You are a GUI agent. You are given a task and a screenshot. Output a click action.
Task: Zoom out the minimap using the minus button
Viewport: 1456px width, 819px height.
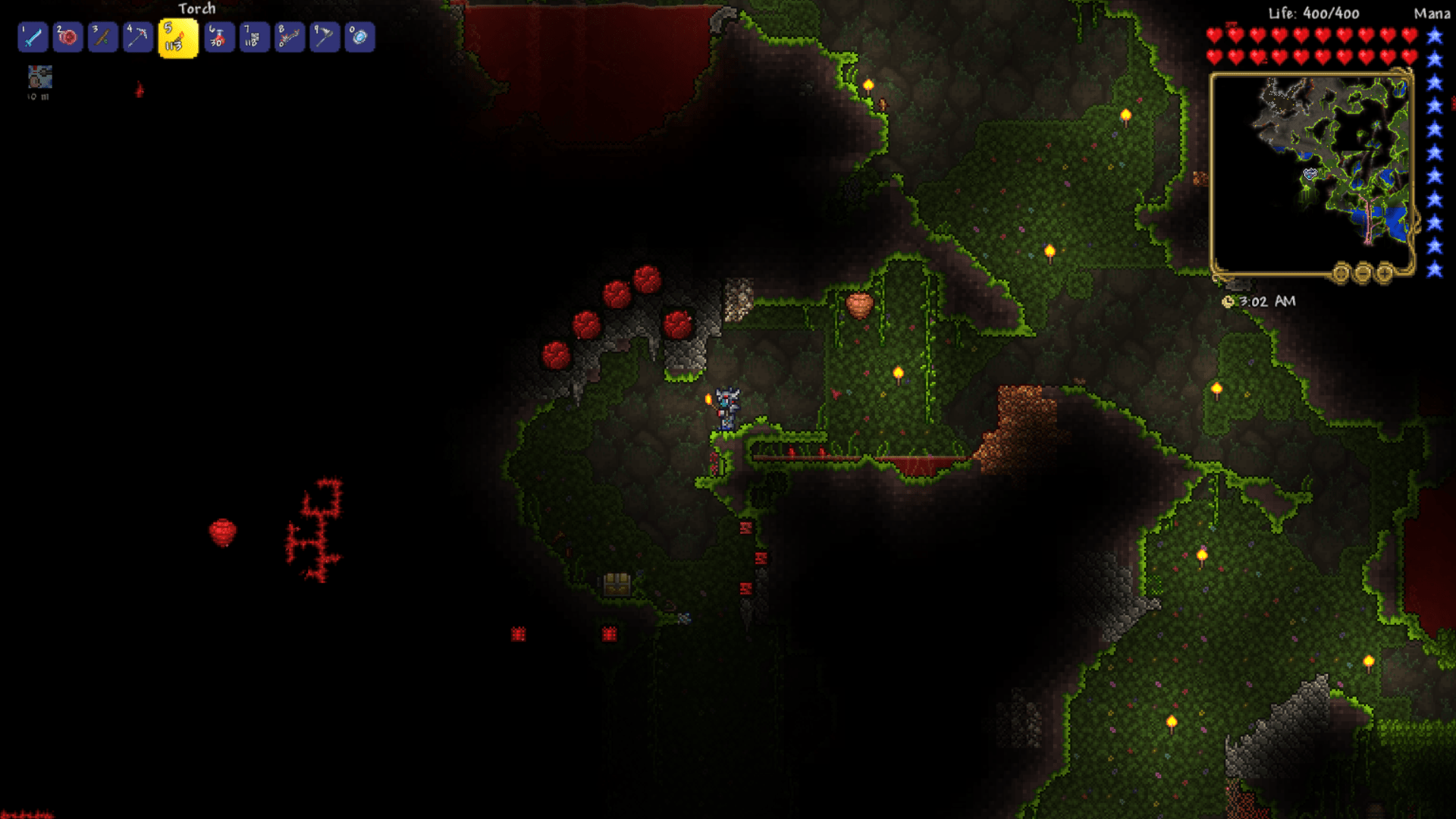[x=1363, y=273]
